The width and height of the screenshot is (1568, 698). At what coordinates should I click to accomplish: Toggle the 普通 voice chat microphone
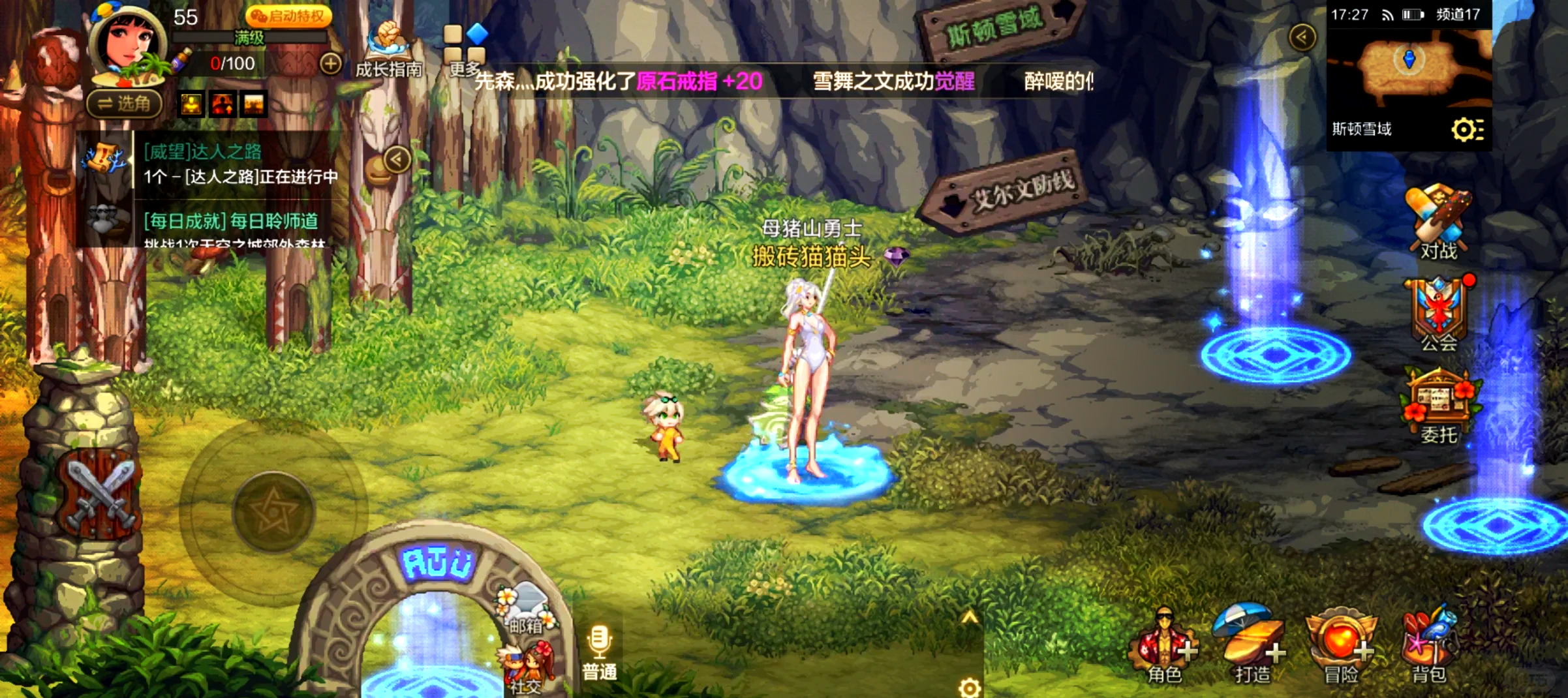(599, 652)
